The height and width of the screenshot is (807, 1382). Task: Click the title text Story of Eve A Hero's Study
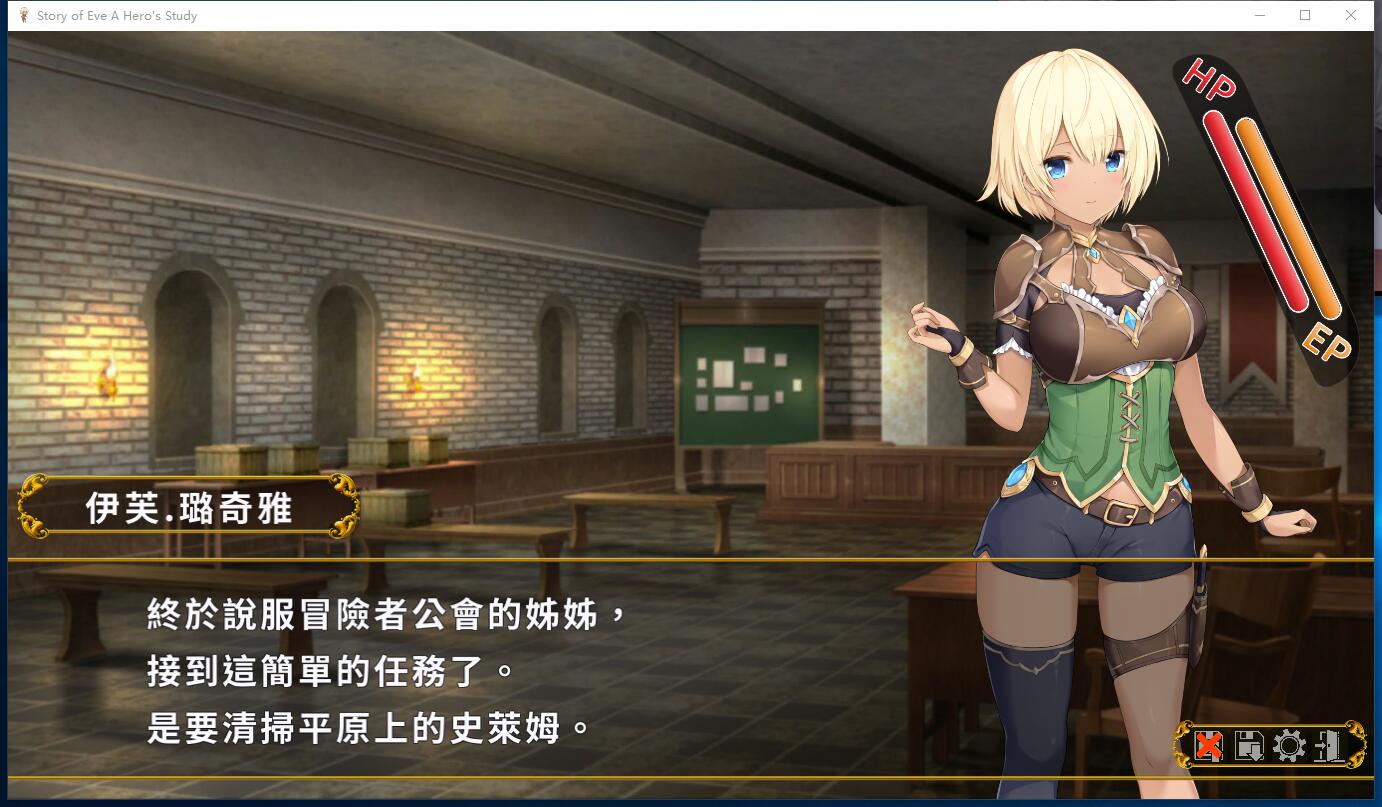115,15
